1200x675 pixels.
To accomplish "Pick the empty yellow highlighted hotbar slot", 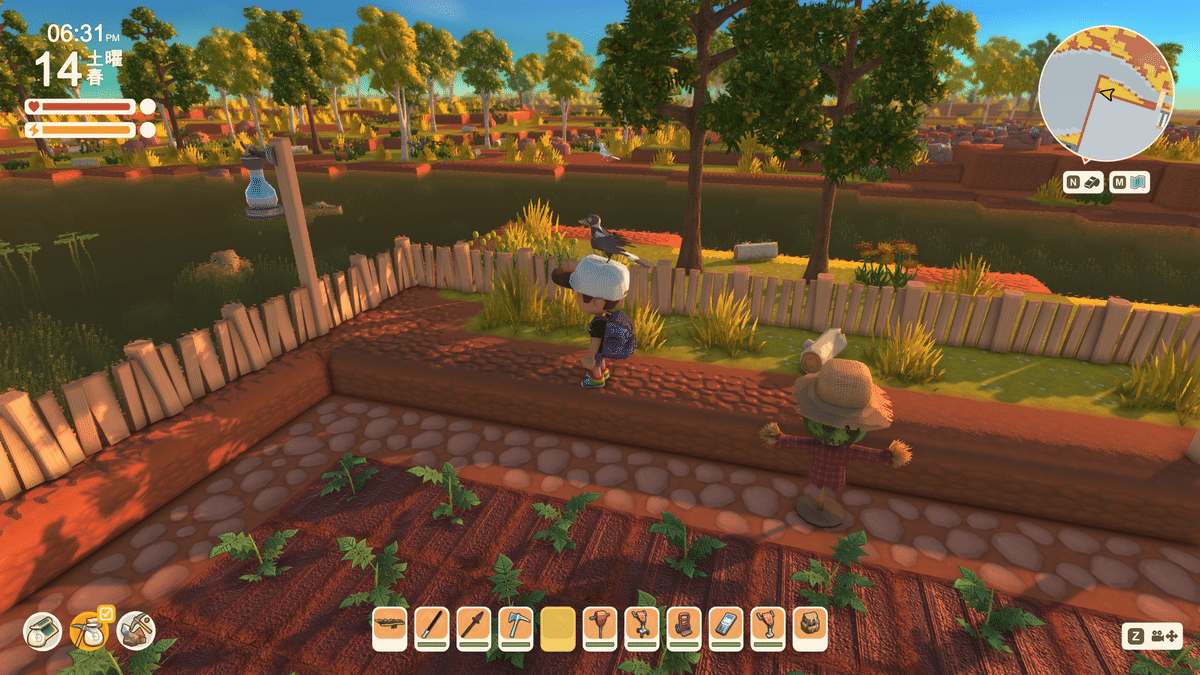I will tap(558, 628).
